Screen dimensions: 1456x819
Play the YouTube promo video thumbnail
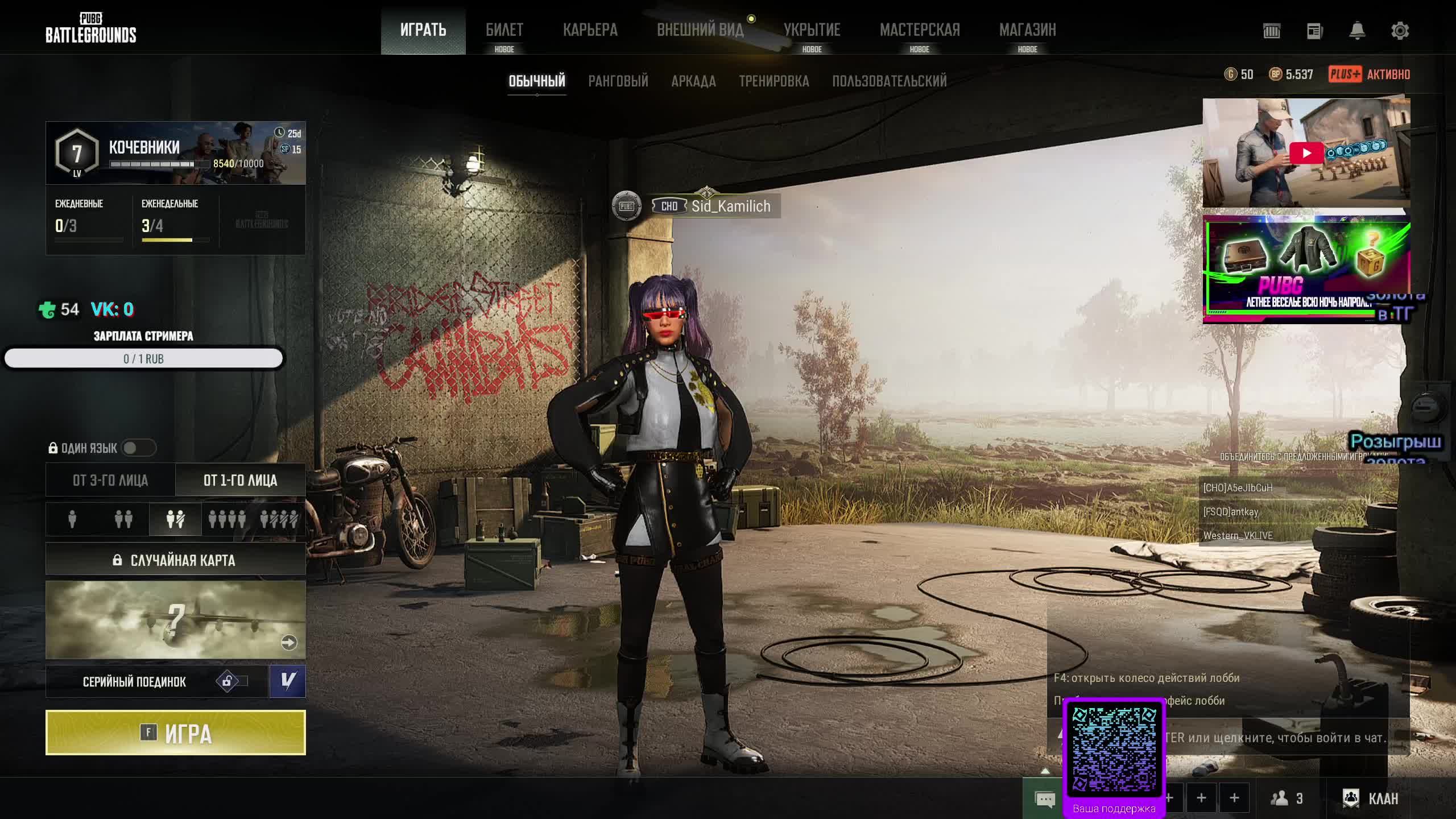[x=1306, y=153]
